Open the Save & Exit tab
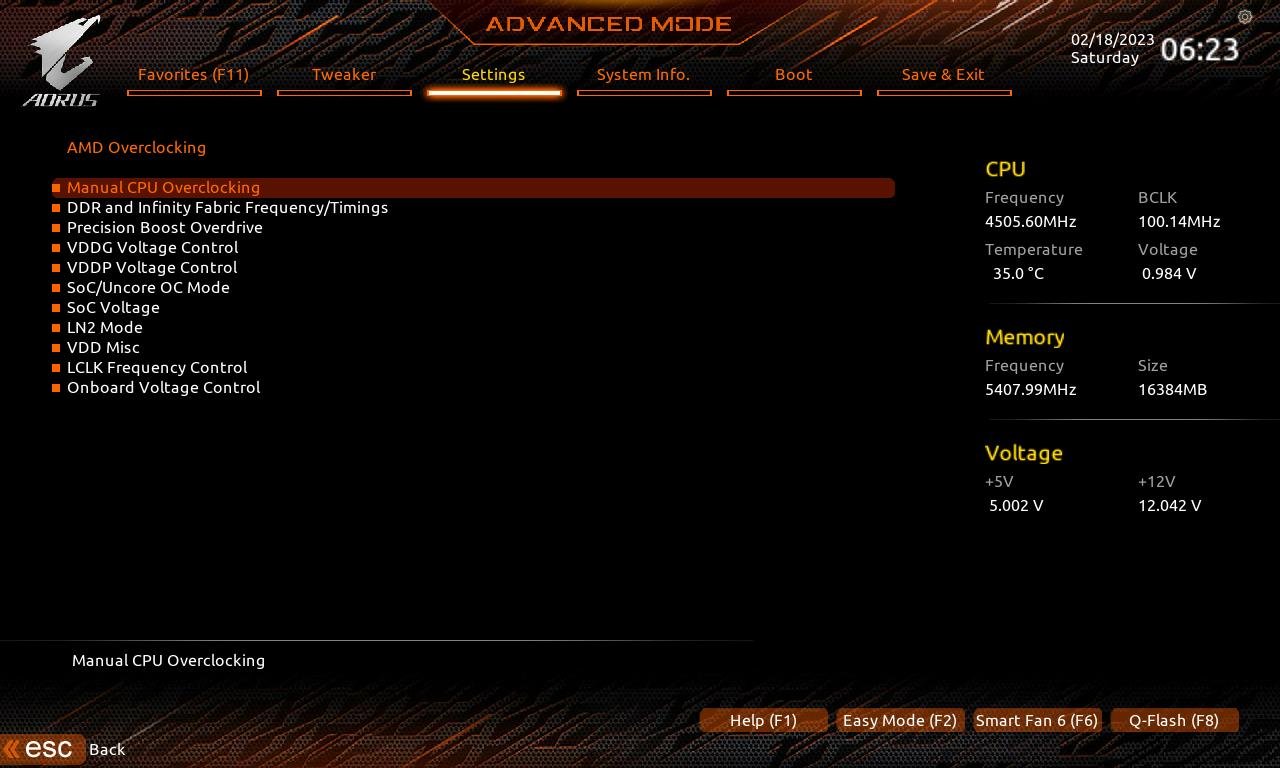Image resolution: width=1280 pixels, height=768 pixels. (x=943, y=74)
